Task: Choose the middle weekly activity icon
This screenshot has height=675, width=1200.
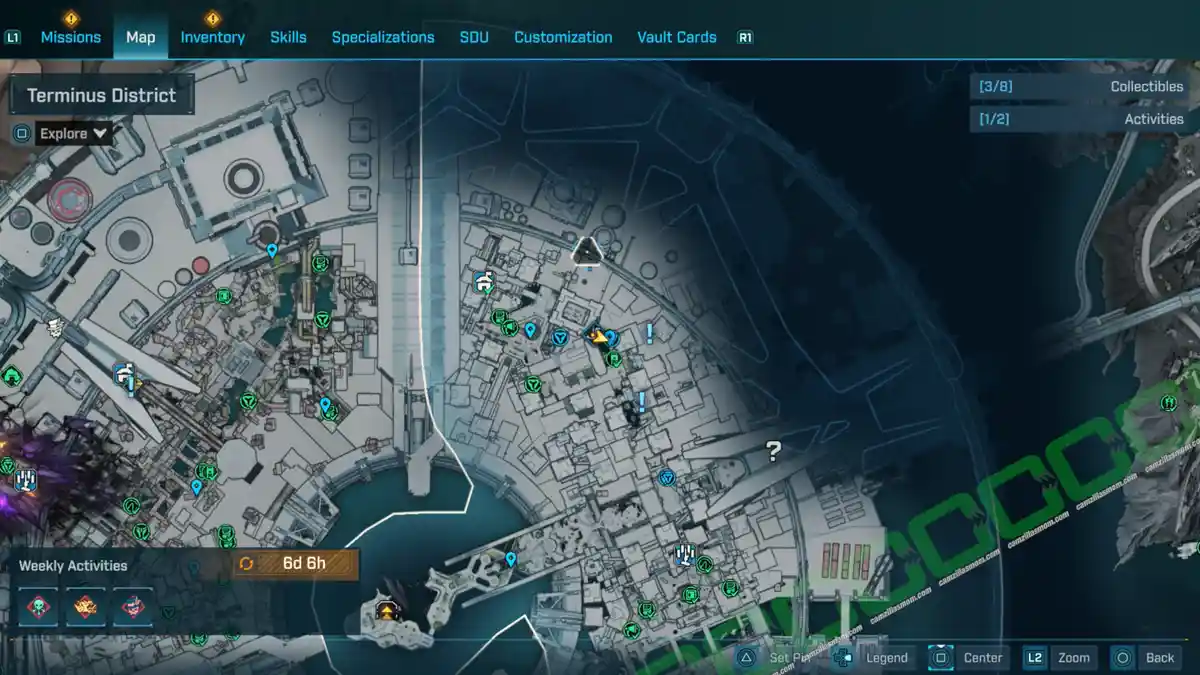Action: tap(86, 605)
